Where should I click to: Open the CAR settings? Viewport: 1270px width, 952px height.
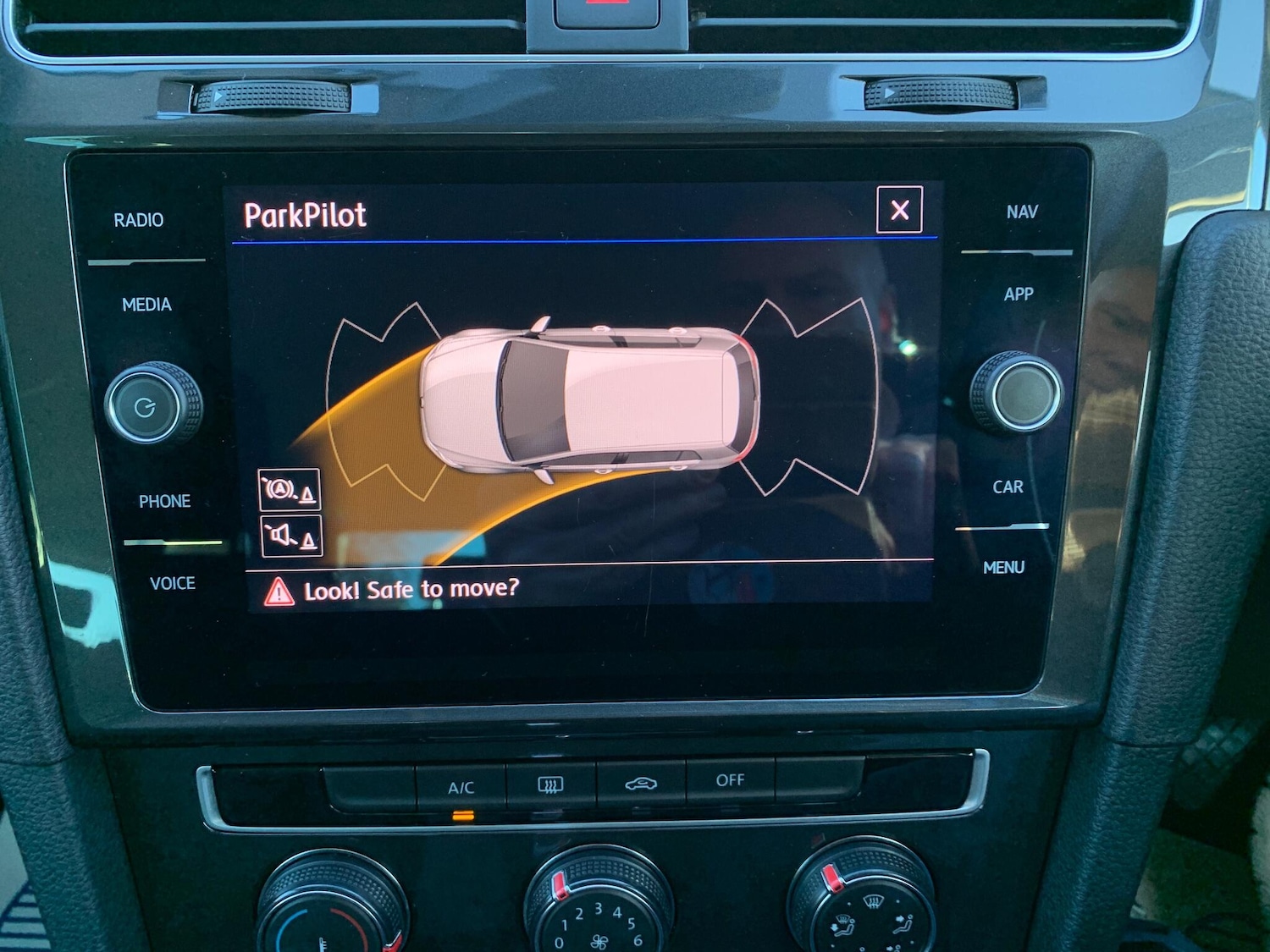tap(1008, 487)
